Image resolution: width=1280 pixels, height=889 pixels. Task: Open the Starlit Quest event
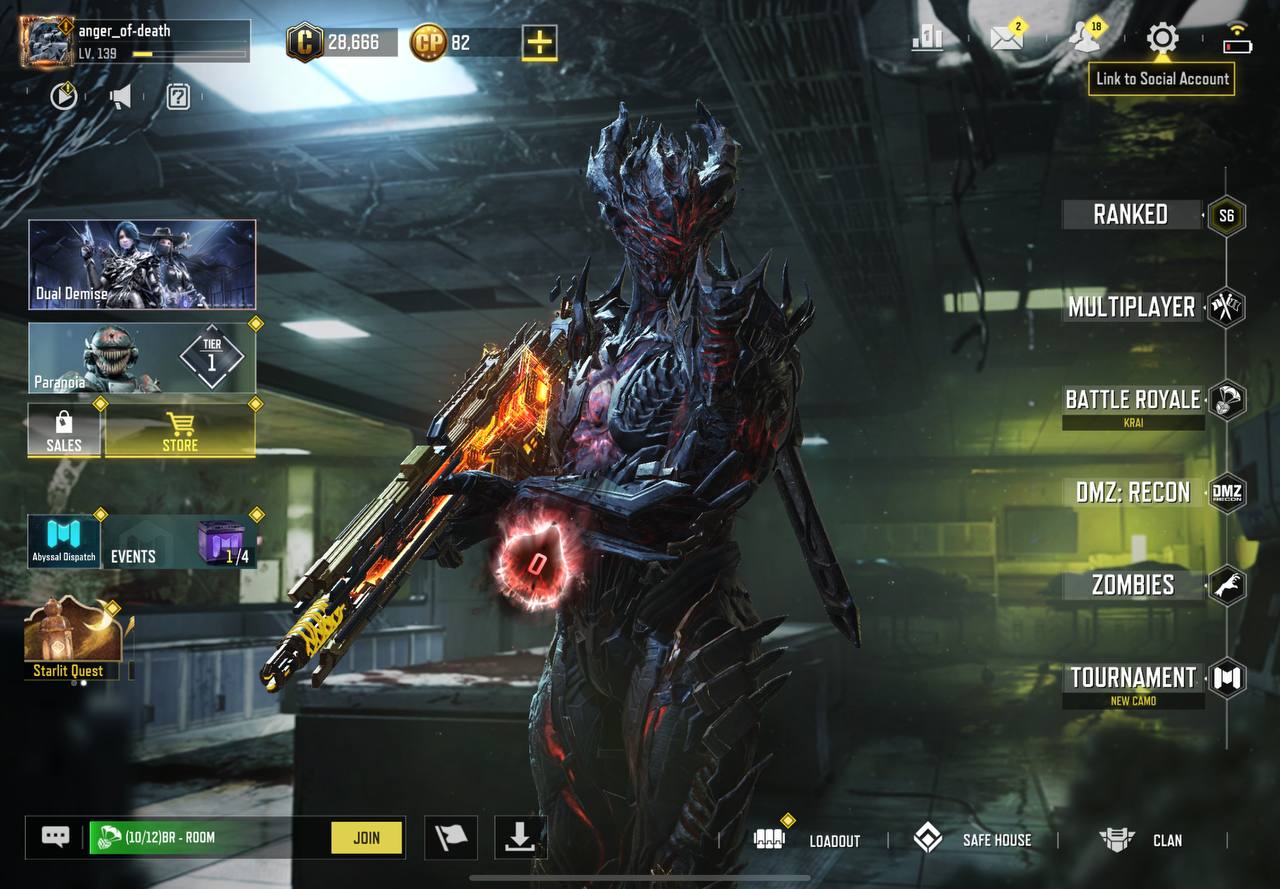tap(69, 640)
